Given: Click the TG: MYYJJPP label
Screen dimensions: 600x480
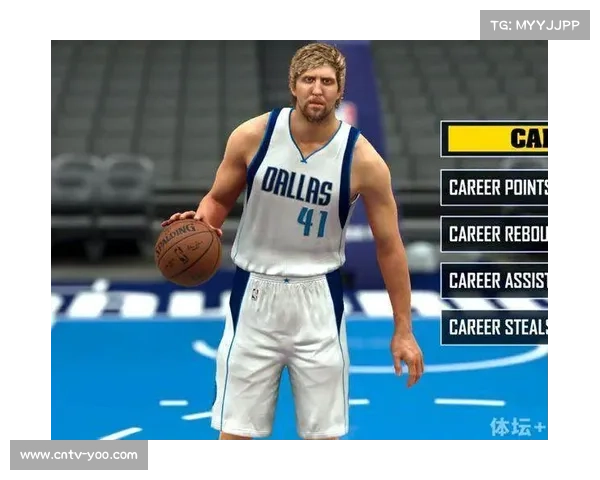Looking at the screenshot, I should pyautogui.click(x=535, y=25).
